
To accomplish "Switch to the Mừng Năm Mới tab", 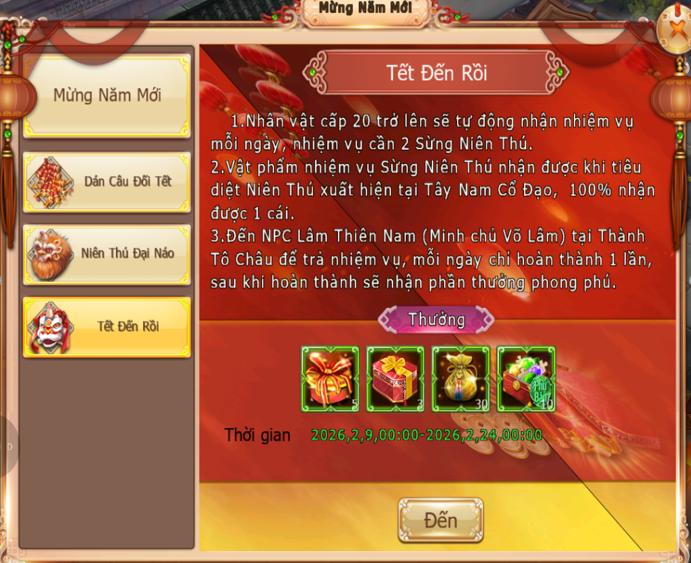I will (x=107, y=96).
